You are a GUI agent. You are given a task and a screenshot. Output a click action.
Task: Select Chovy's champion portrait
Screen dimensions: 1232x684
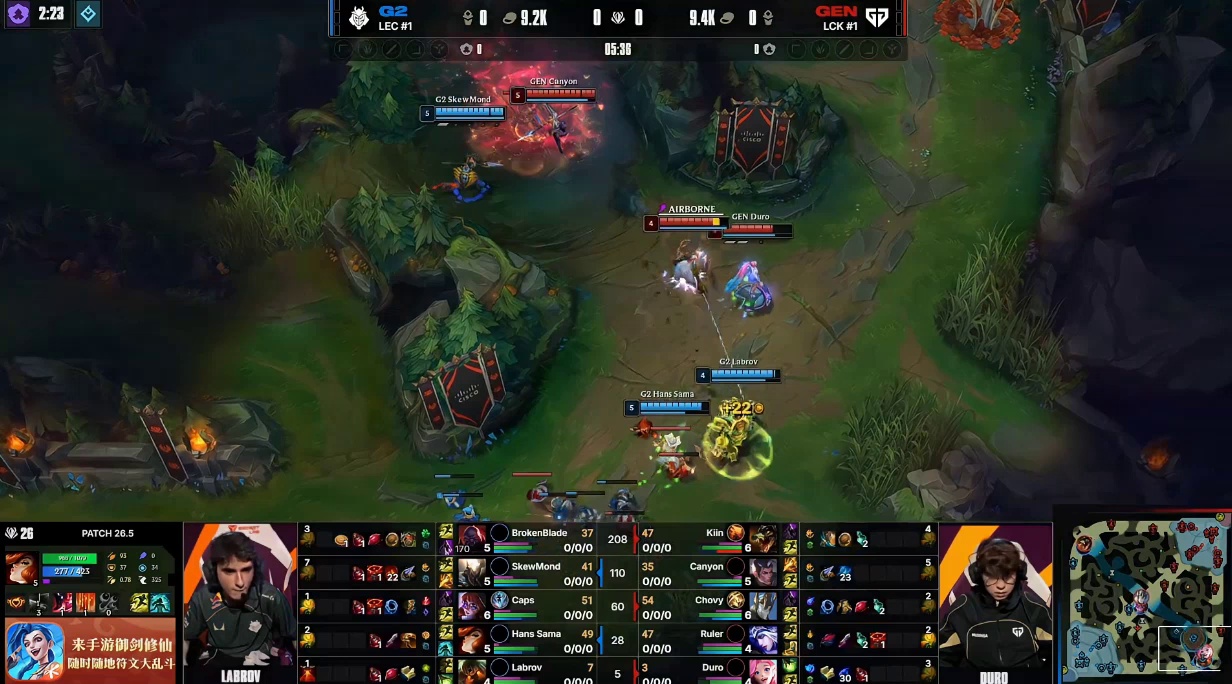click(x=763, y=606)
